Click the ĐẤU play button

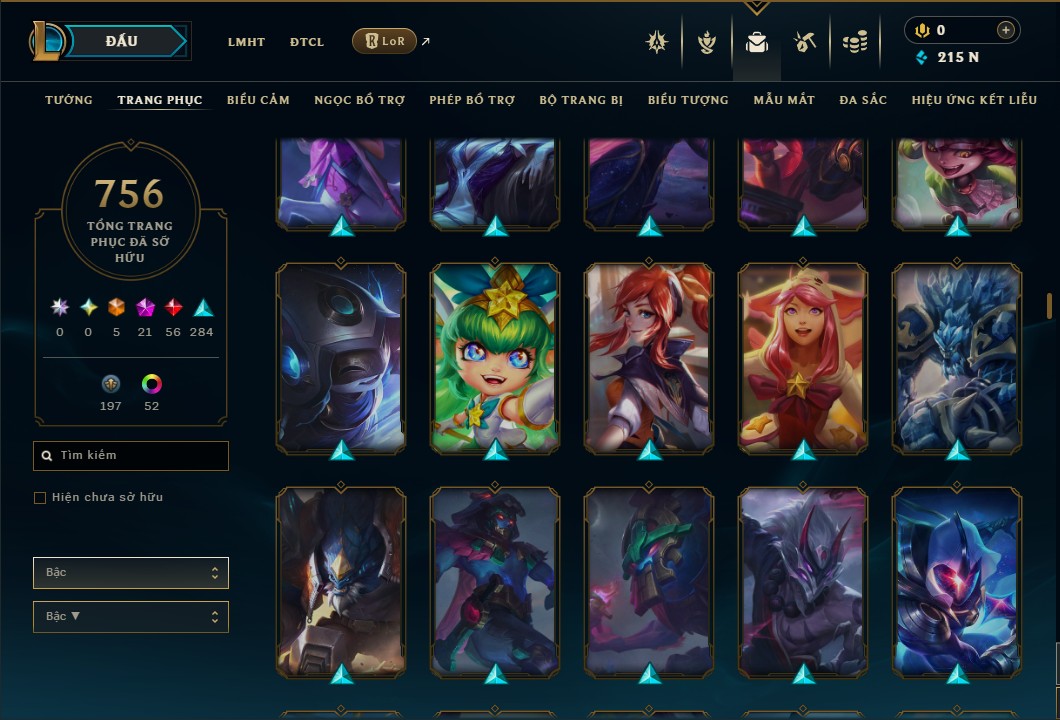[x=121, y=41]
